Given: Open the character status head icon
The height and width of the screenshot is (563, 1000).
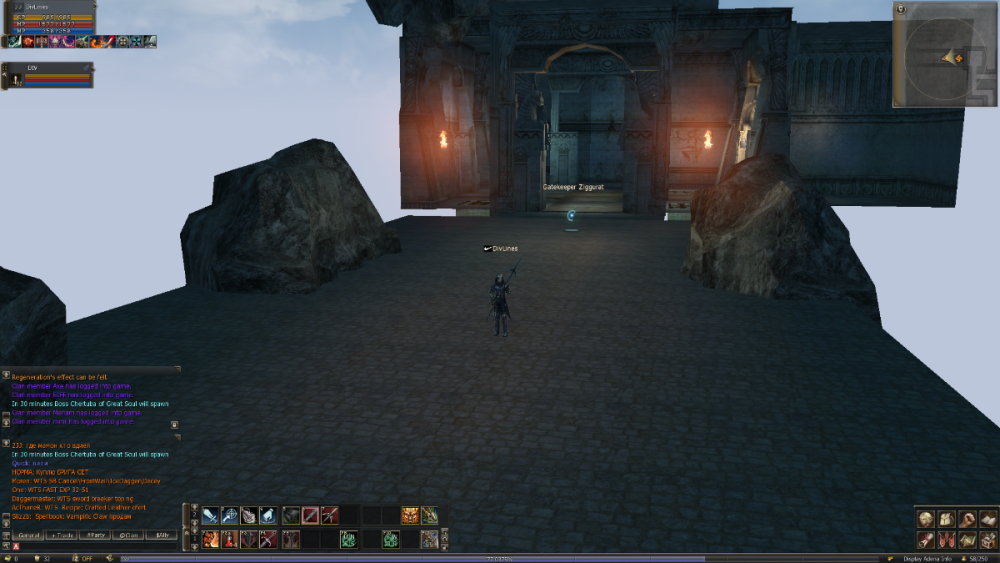Looking at the screenshot, I should click(x=926, y=519).
